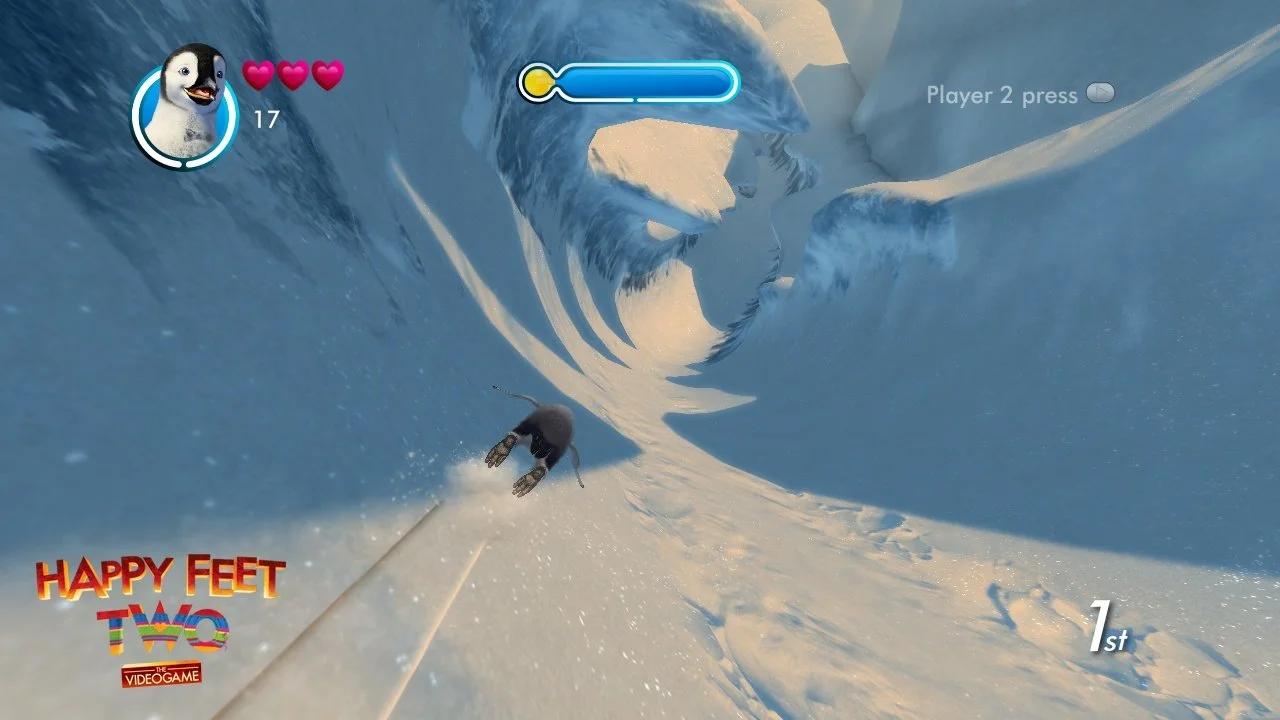Select the third pink heart icon
1280x720 pixels.
coord(327,73)
